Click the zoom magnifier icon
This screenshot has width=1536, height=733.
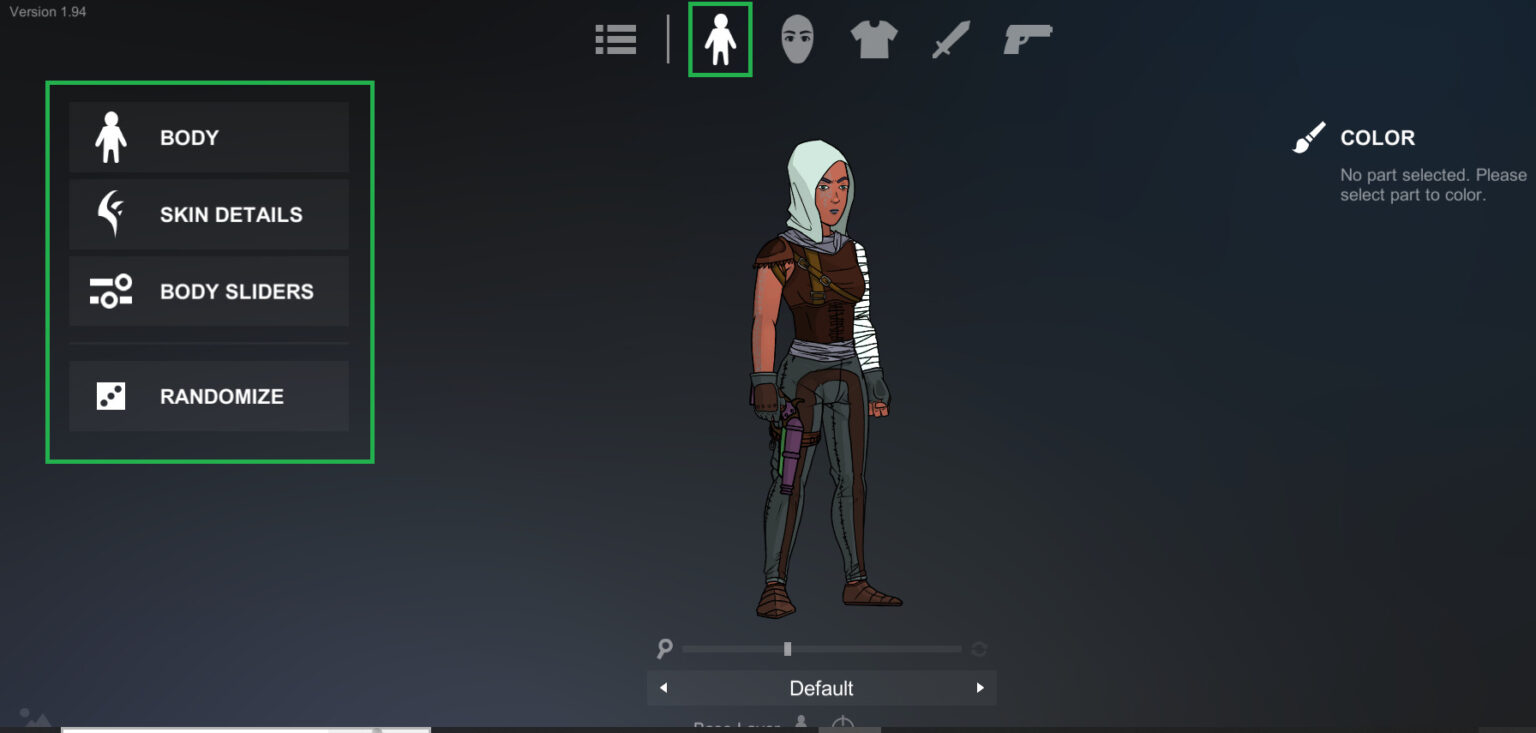[666, 649]
